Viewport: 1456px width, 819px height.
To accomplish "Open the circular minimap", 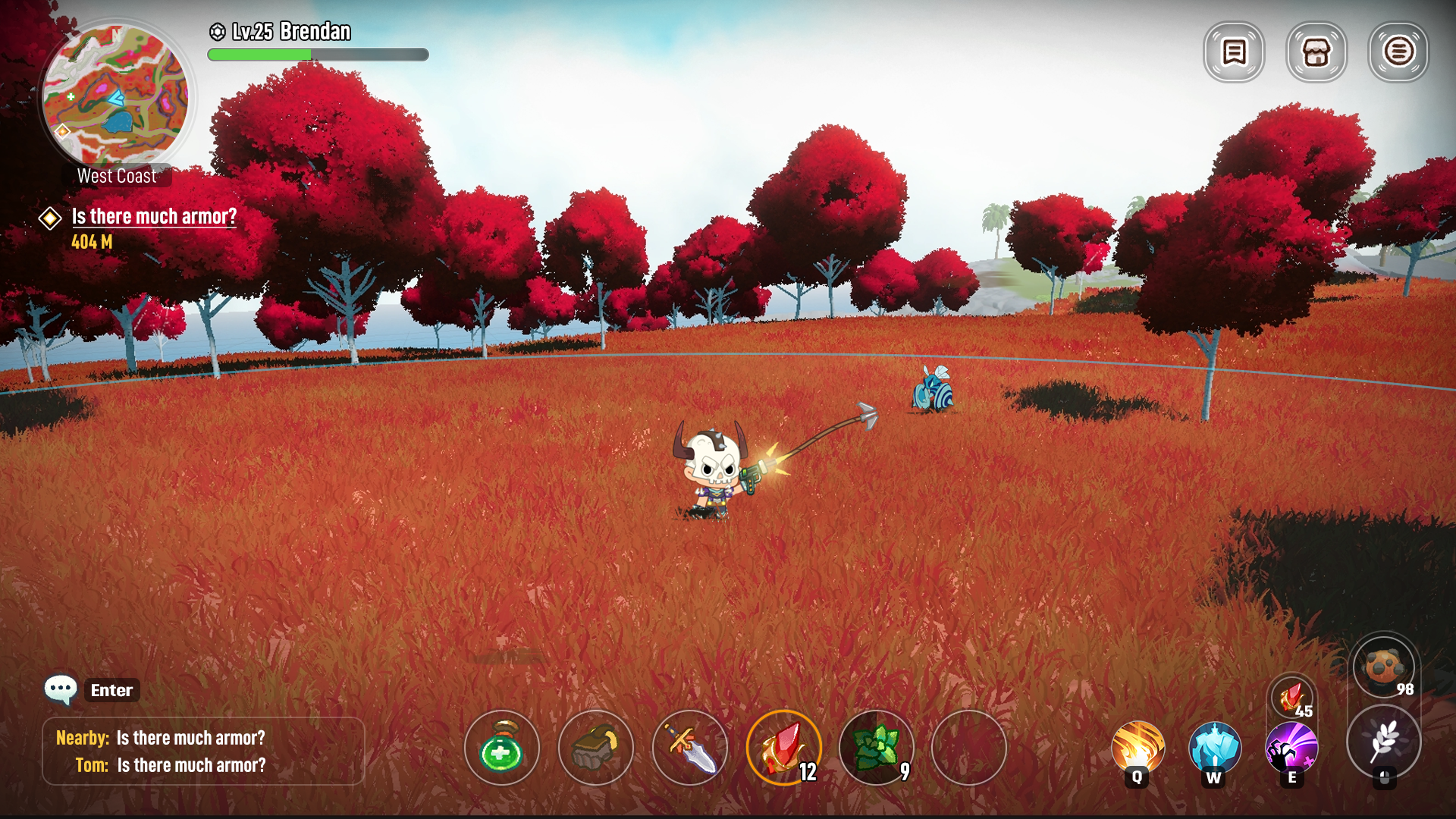I will click(x=115, y=96).
